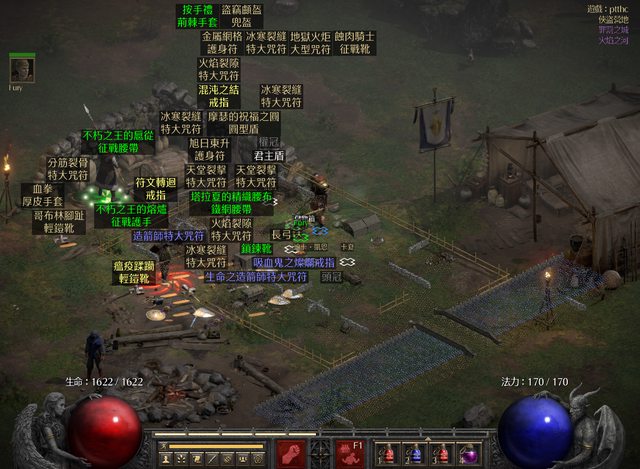This screenshot has height=469, width=640.
Task: Open the character screen from the mini panel
Action: 167,459
